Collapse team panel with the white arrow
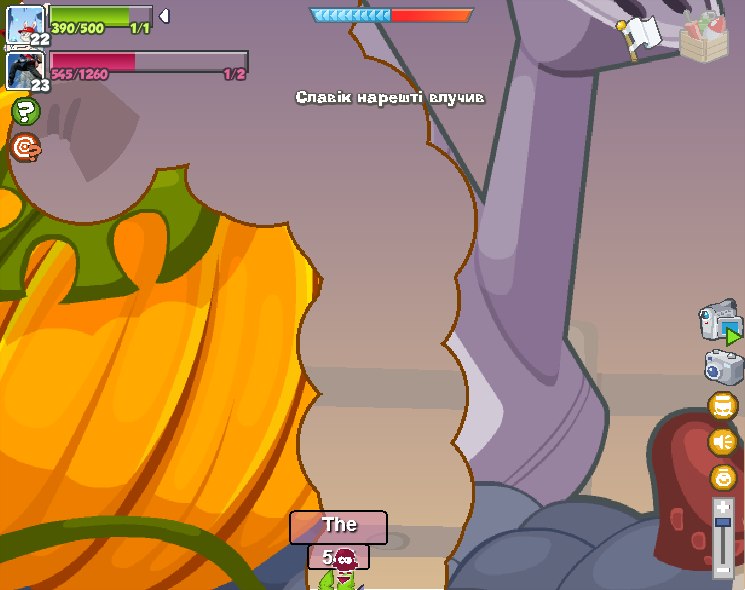Image resolution: width=745 pixels, height=590 pixels. coord(164,16)
